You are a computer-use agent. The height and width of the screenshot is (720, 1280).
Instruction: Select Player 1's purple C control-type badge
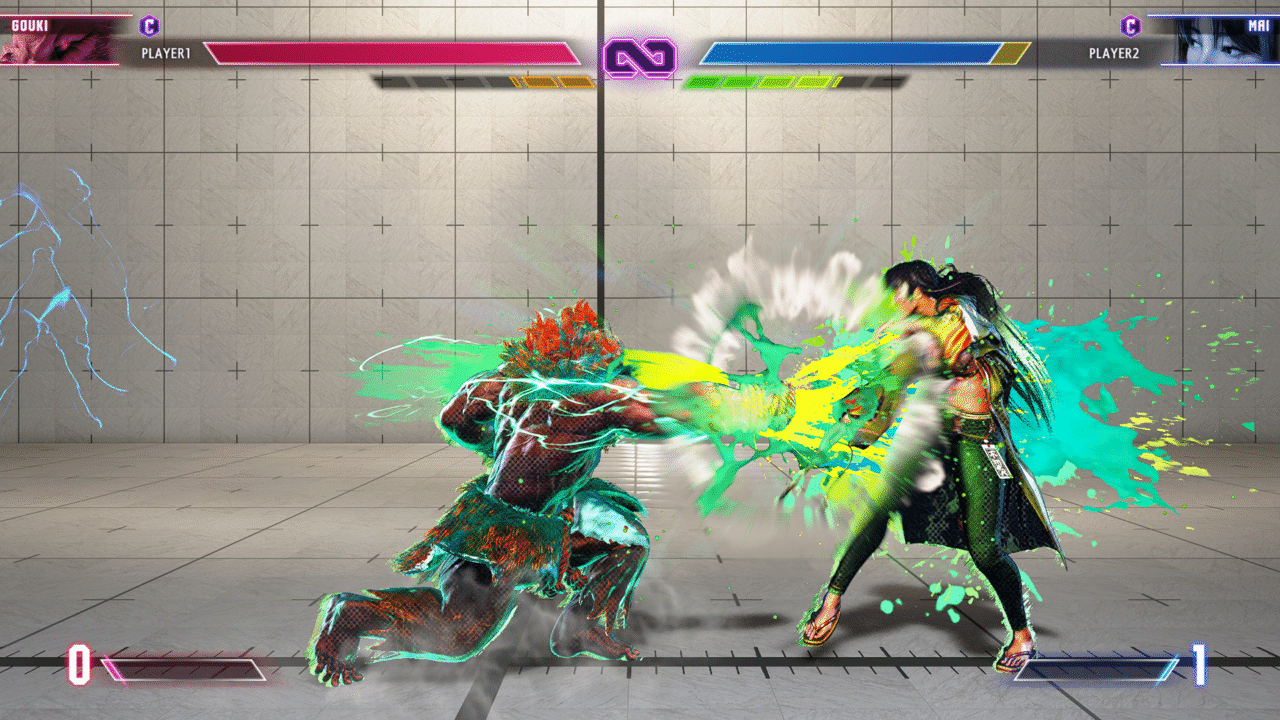pyautogui.click(x=149, y=26)
